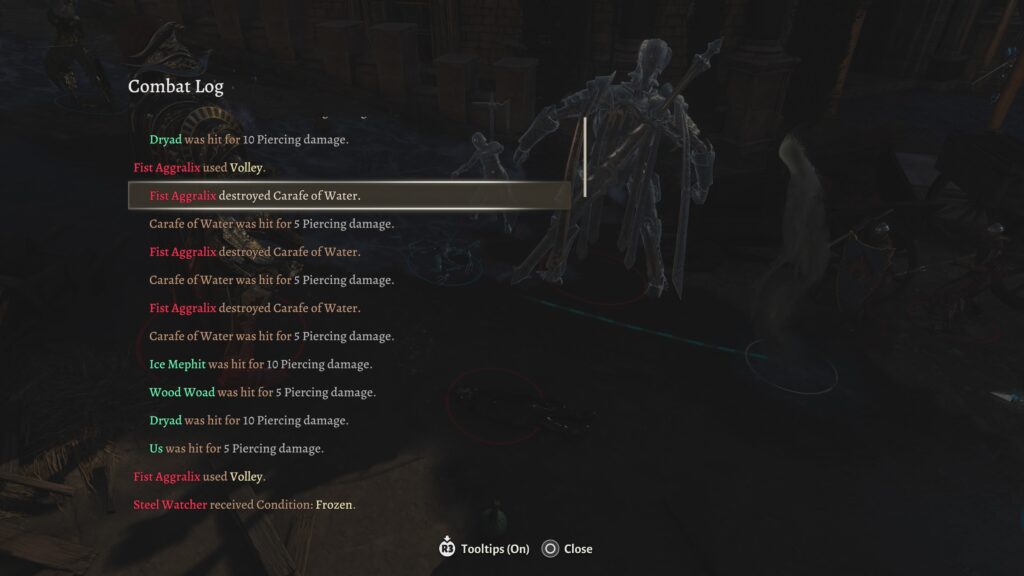Choose the Wood Woad damage log row
Screen dimensions: 1024x576
click(x=262, y=392)
